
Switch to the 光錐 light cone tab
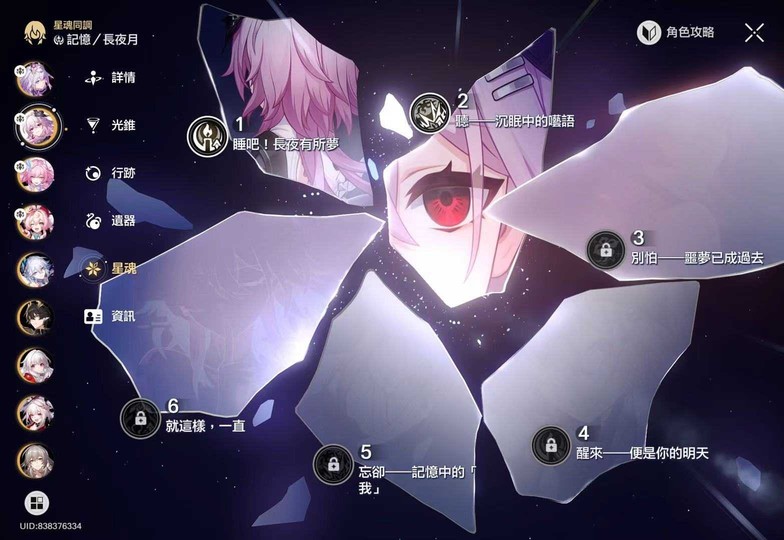pyautogui.click(x=111, y=125)
